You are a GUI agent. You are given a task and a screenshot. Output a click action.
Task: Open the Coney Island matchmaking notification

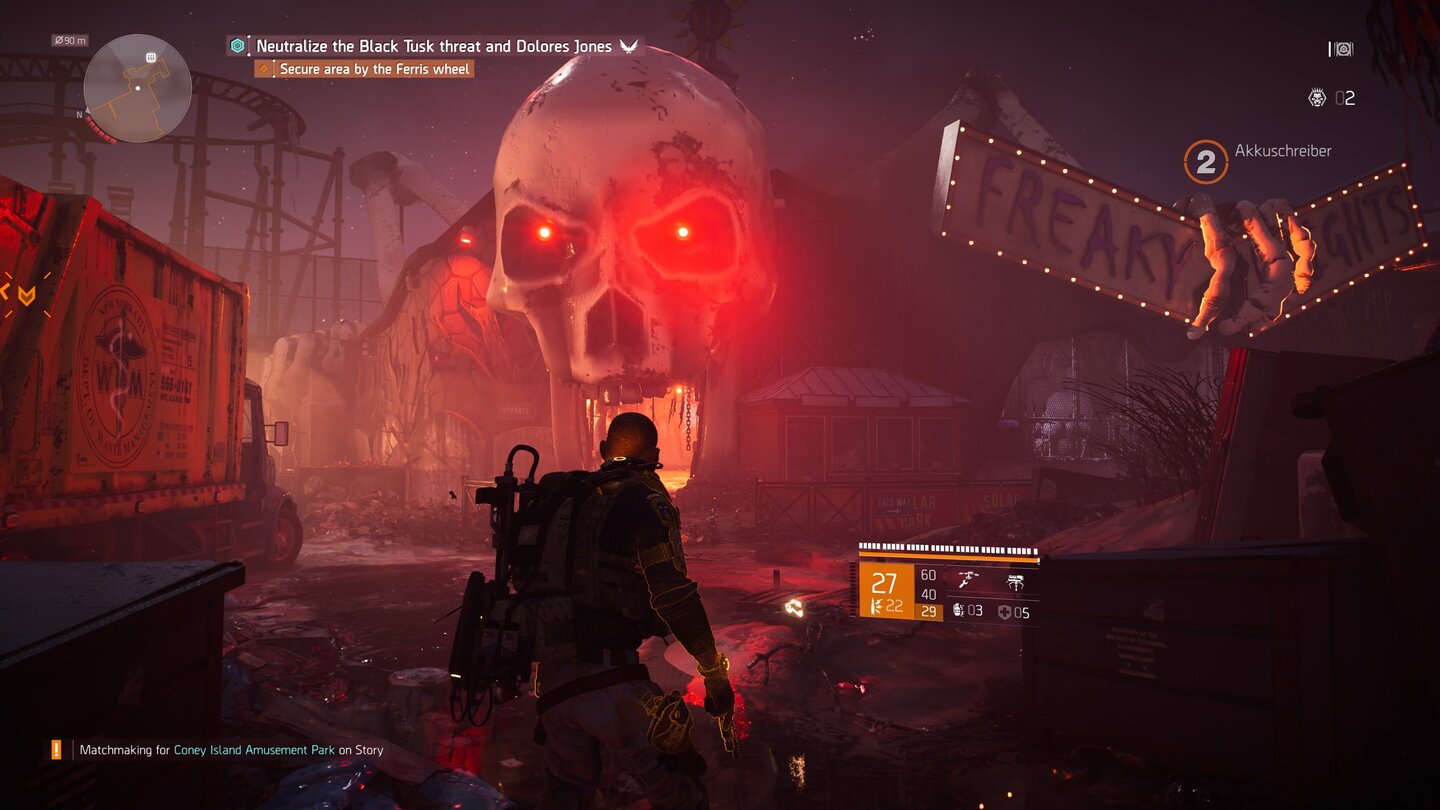point(231,749)
